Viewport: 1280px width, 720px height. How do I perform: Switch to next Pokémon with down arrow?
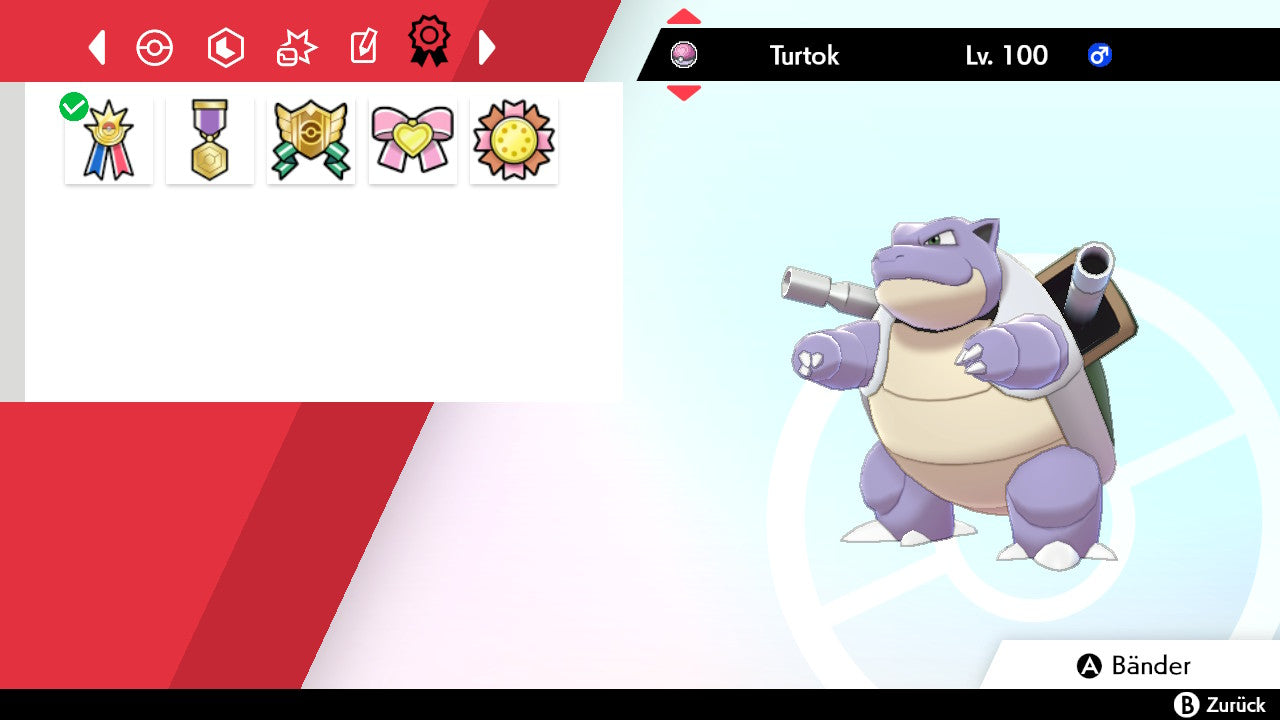(x=684, y=93)
